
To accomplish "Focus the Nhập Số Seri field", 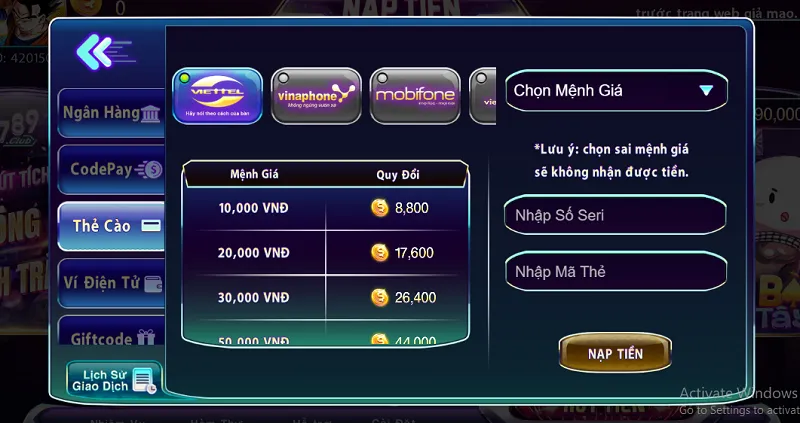I will (615, 215).
